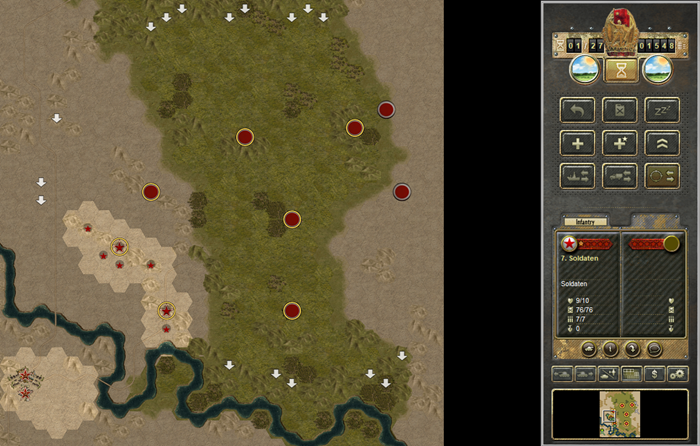End the turn with the hourglass button
700x446 pixels.
coord(620,70)
